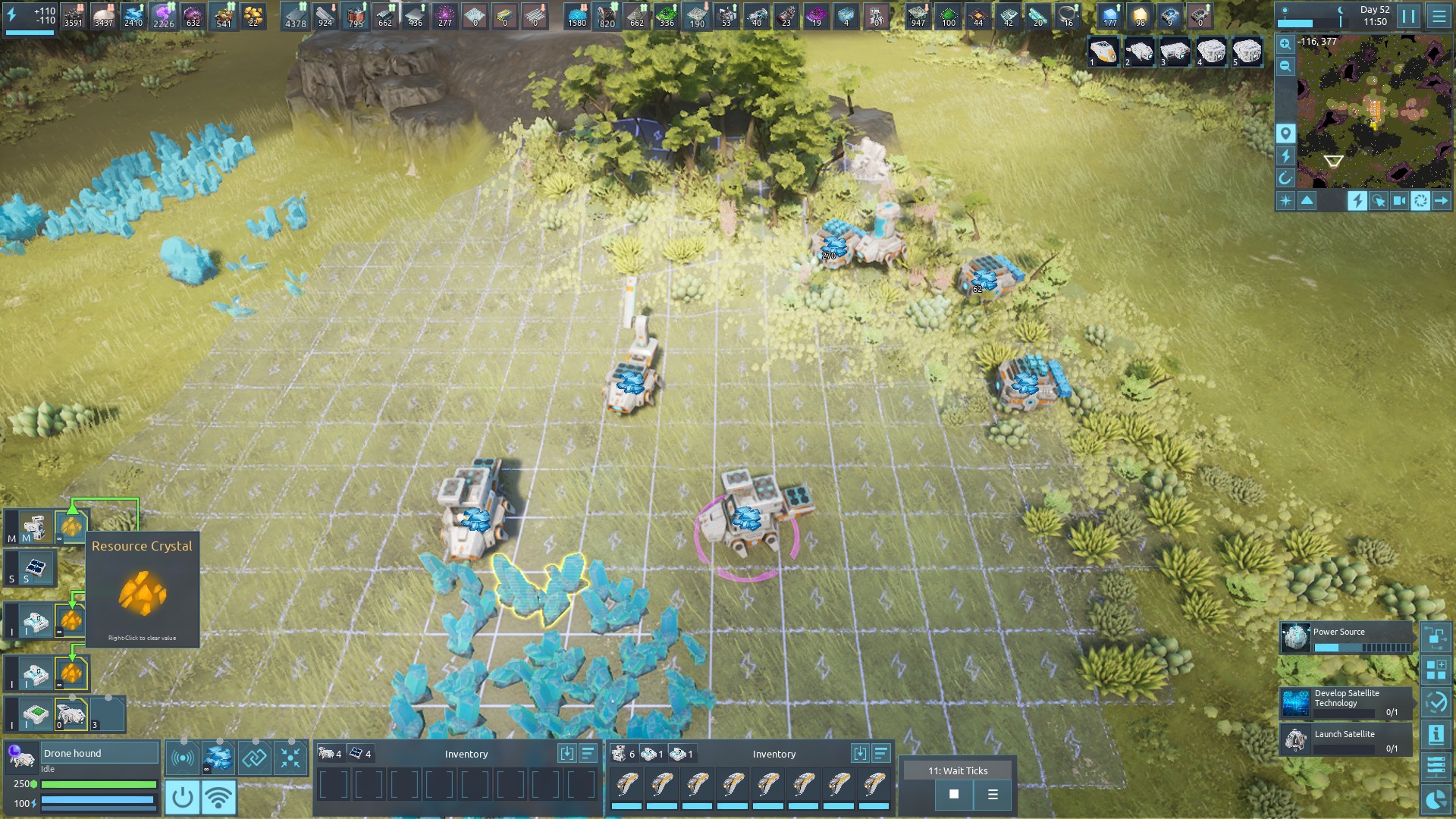Viewport: 1456px width, 819px height.
Task: Sort the Drone hound inventory
Action: pyautogui.click(x=588, y=753)
